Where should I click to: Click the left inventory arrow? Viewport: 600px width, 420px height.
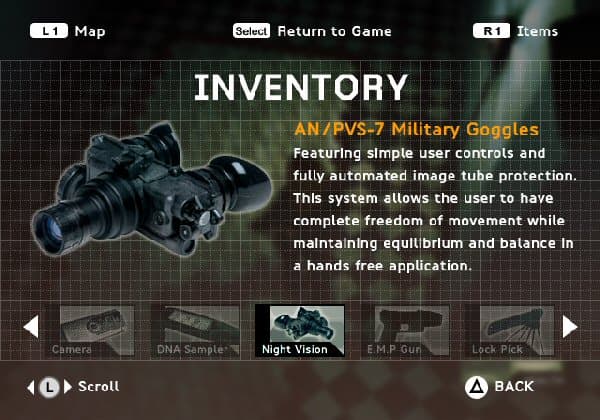31,326
